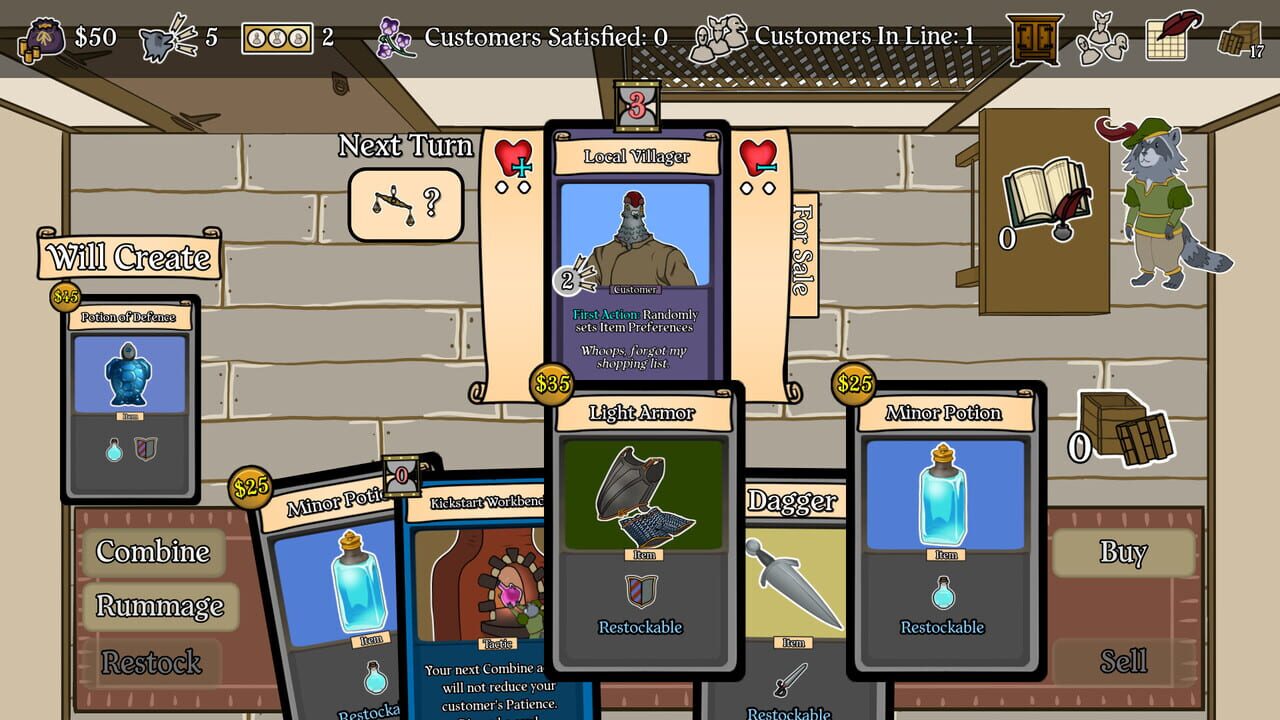The image size is (1280, 720).
Task: Select the Local Villager customer card
Action: coord(637,260)
